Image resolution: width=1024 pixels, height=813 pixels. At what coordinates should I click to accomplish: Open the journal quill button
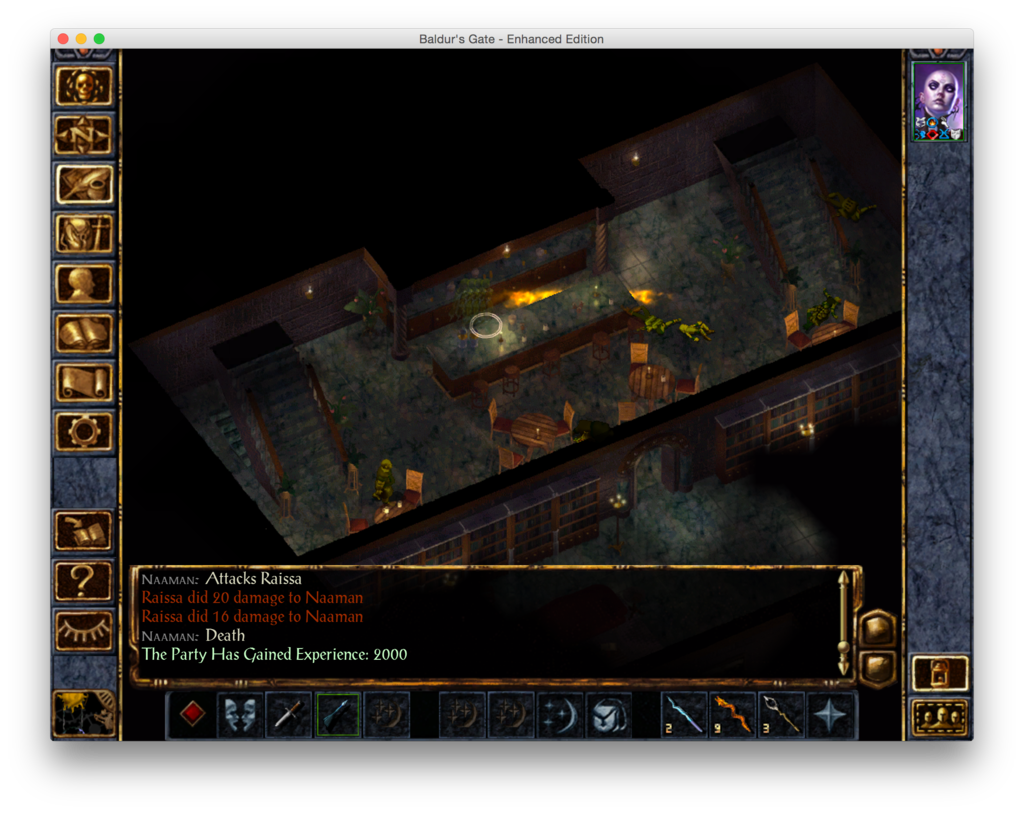(84, 184)
